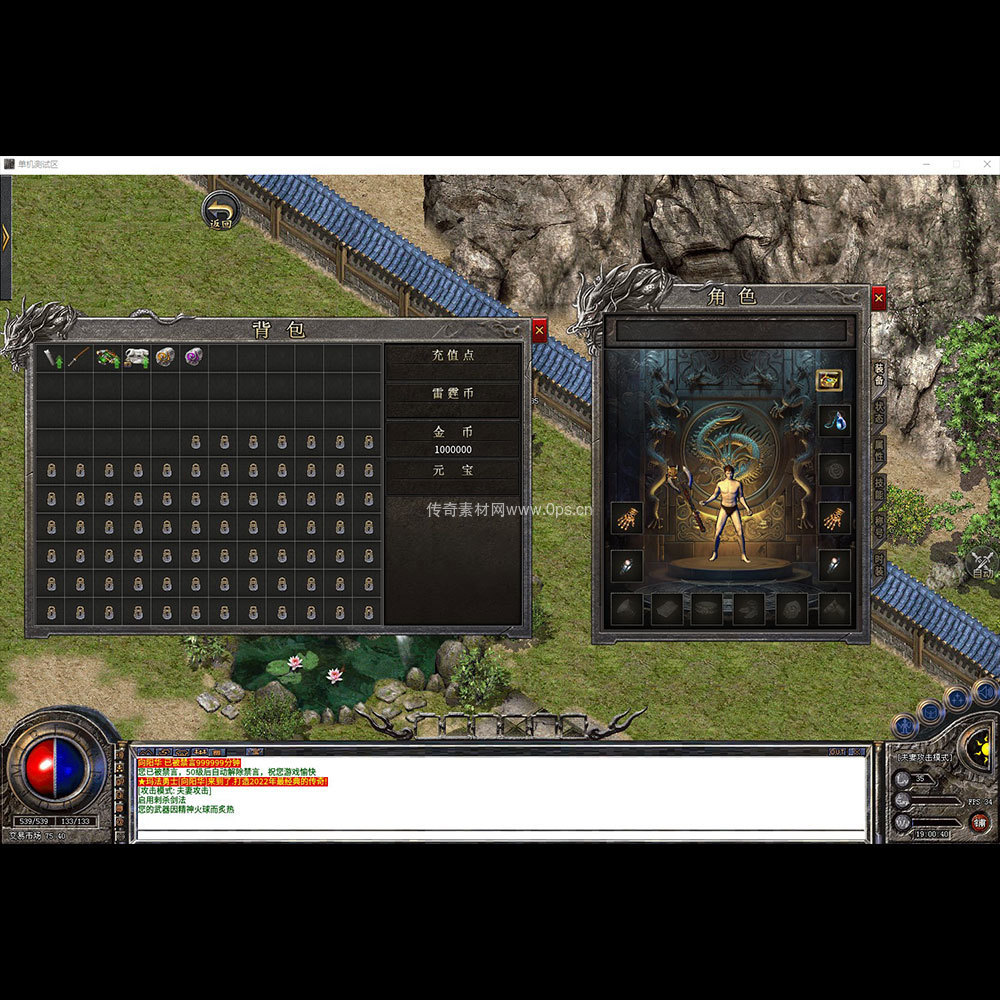Select the green crossbow item in backpack

pos(107,358)
